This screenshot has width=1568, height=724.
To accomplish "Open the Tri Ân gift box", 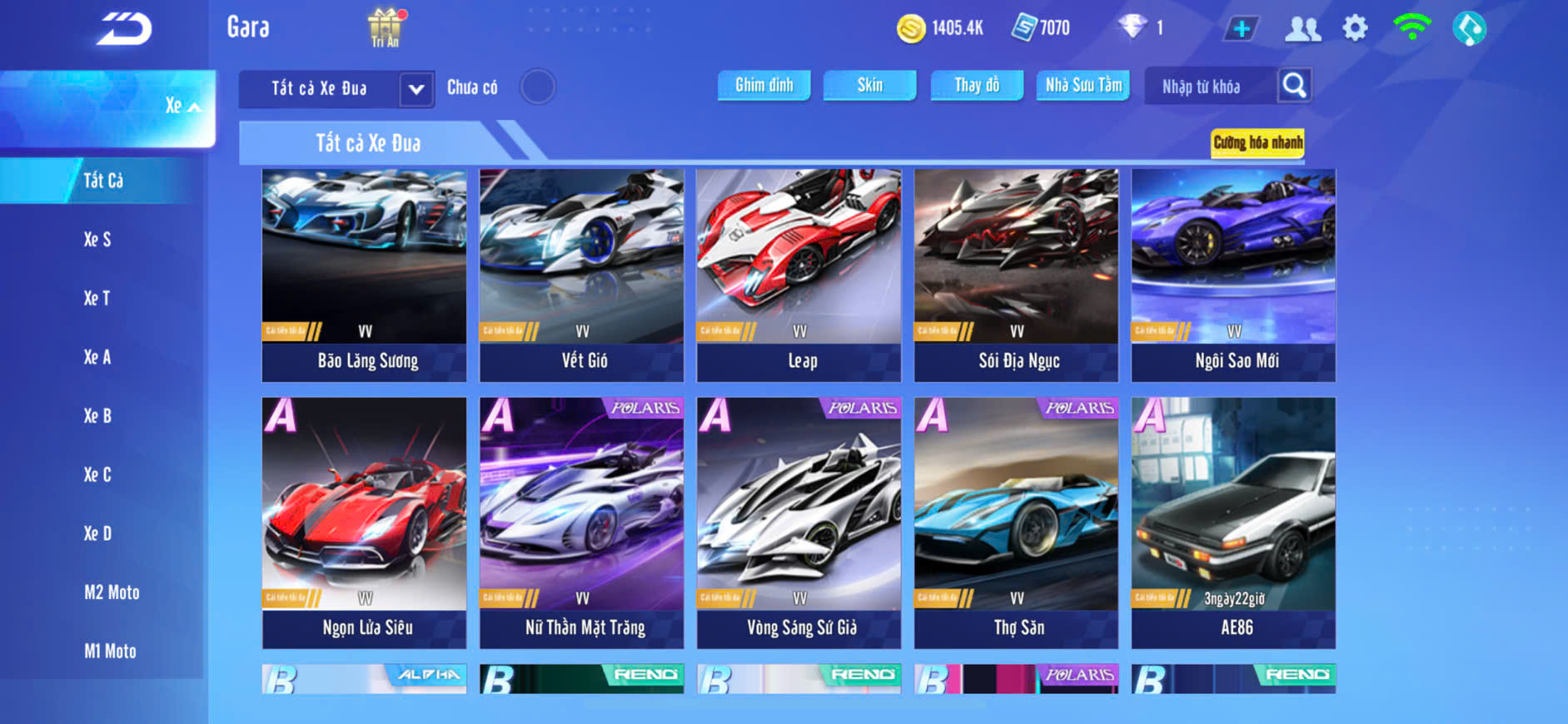I will click(385, 27).
